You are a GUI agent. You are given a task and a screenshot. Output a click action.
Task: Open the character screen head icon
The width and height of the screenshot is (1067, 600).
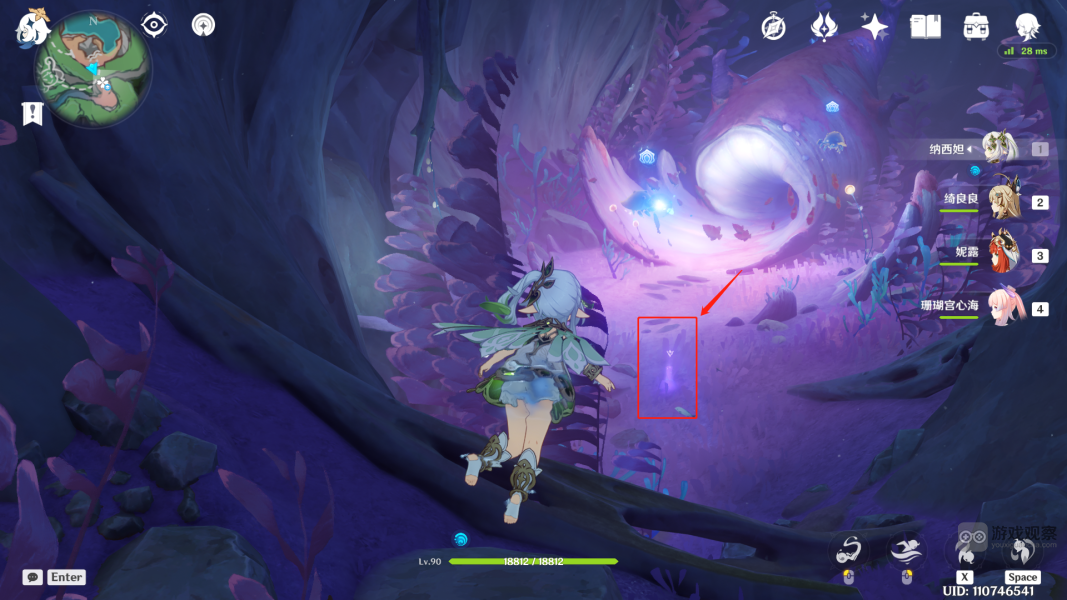point(1027,27)
